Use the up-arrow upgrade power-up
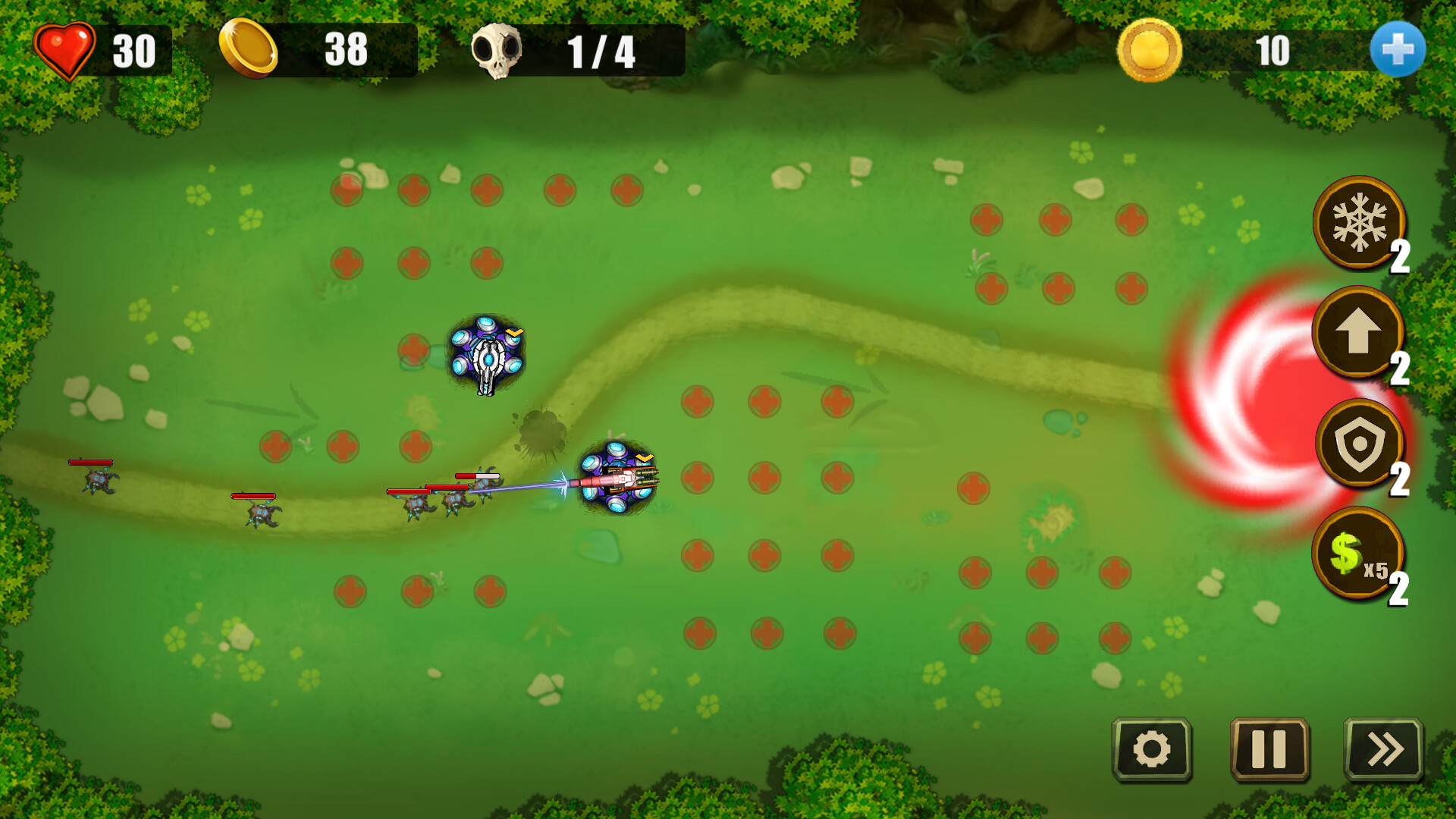This screenshot has width=1456, height=819. (1357, 332)
